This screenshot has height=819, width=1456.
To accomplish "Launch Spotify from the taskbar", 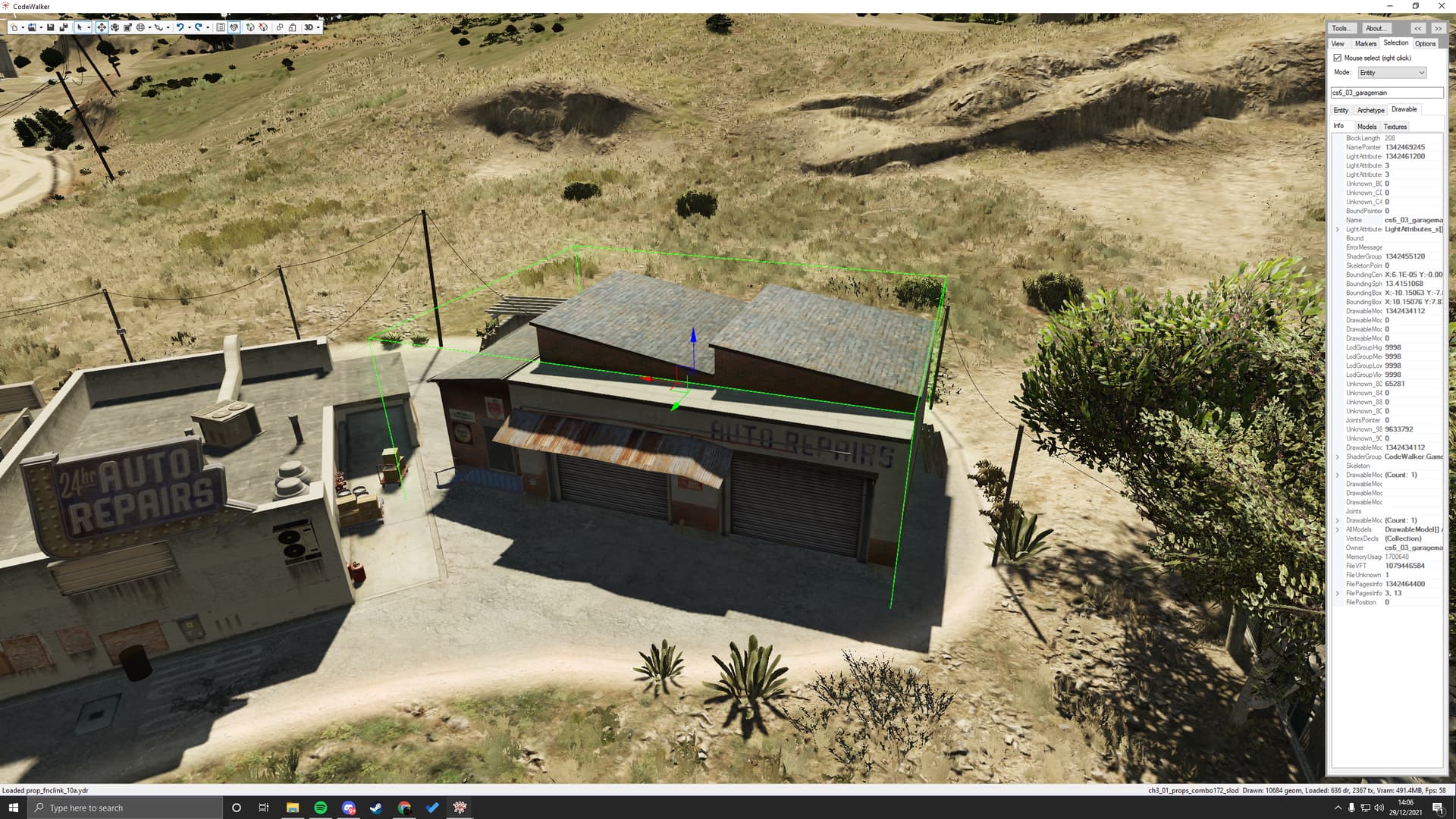I will pyautogui.click(x=321, y=808).
